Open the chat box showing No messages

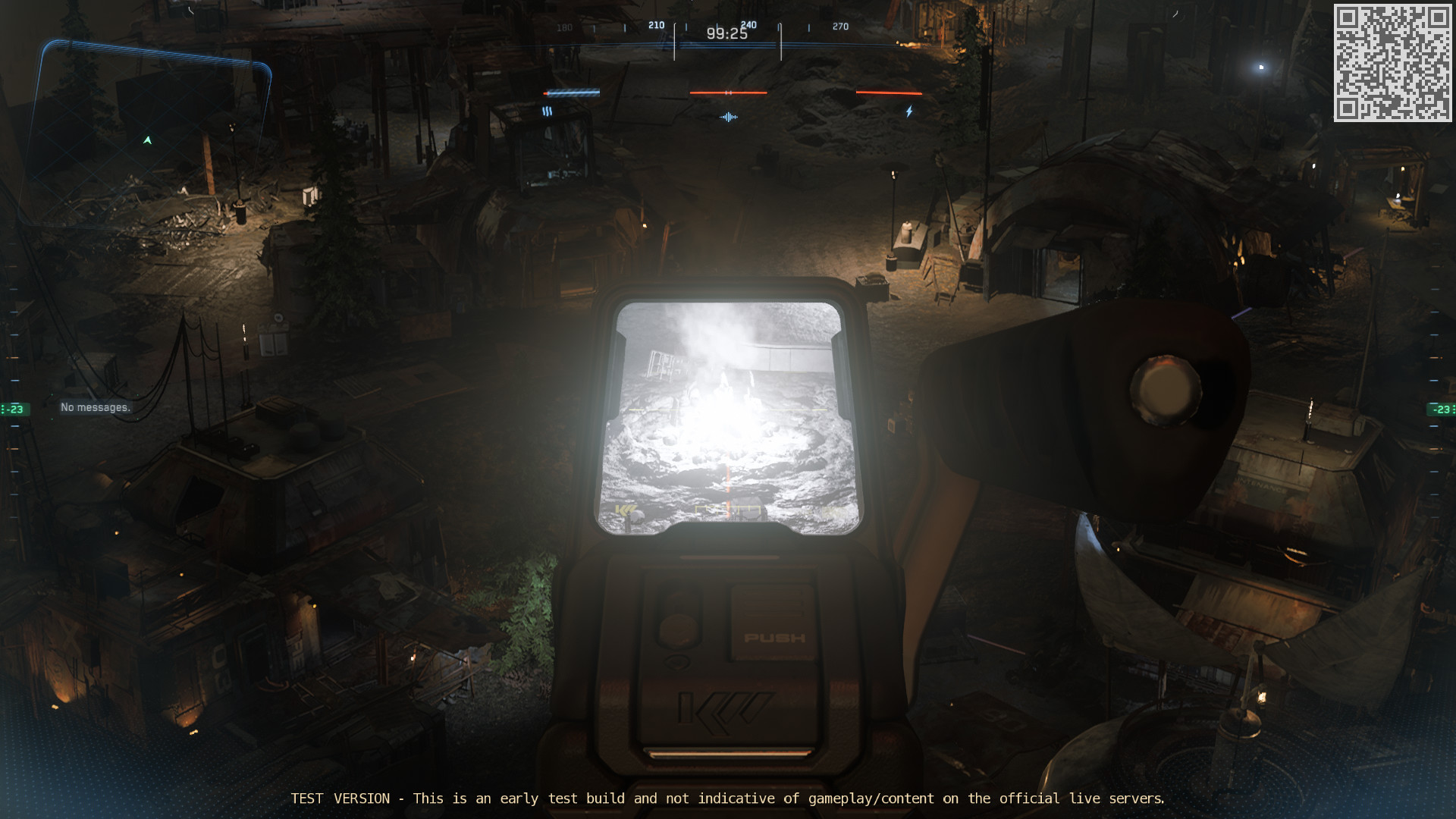(x=96, y=407)
